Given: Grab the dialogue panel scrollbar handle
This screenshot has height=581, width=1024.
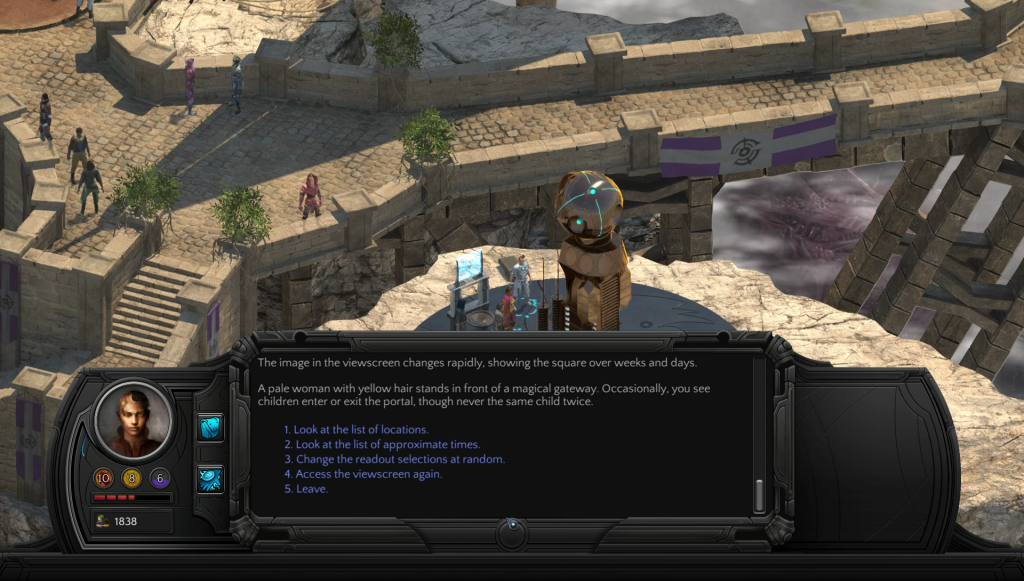Looking at the screenshot, I should (759, 494).
